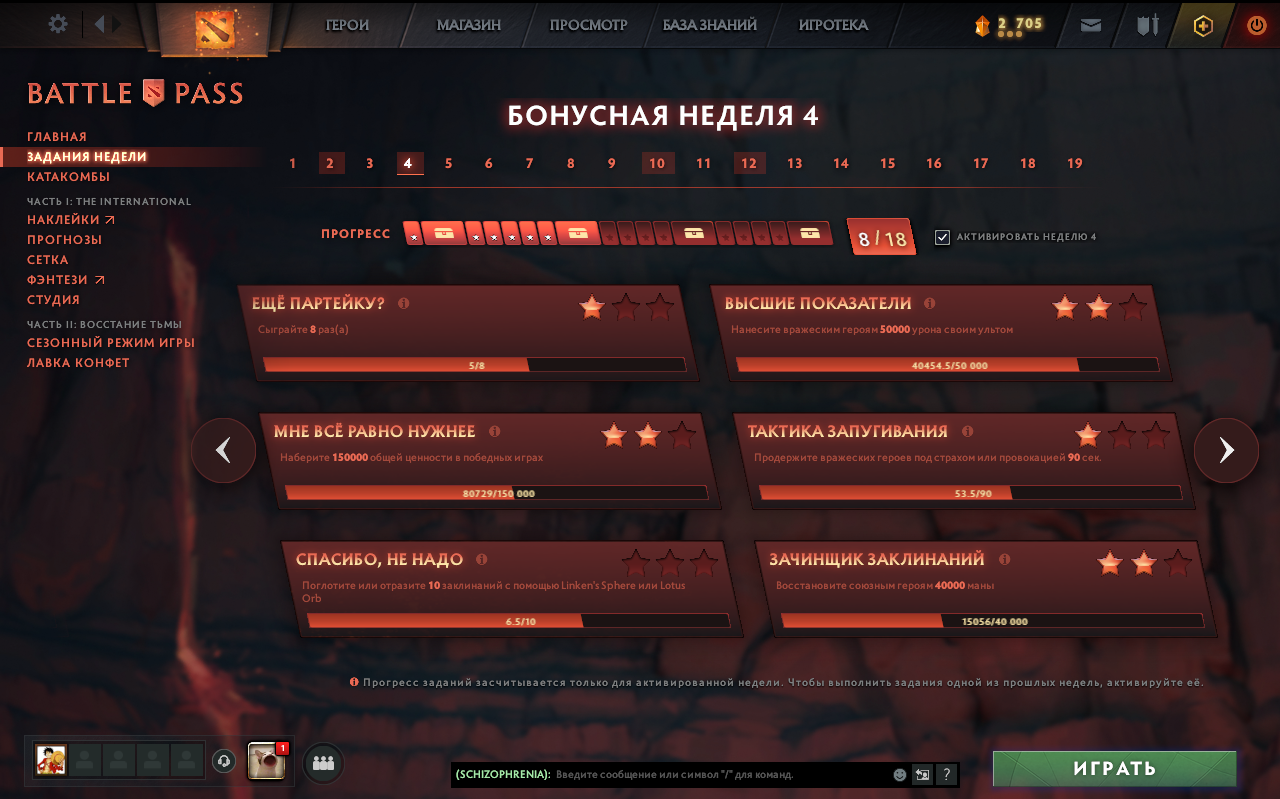Click the chat message input field
Viewport: 1280px width, 799px height.
700,774
